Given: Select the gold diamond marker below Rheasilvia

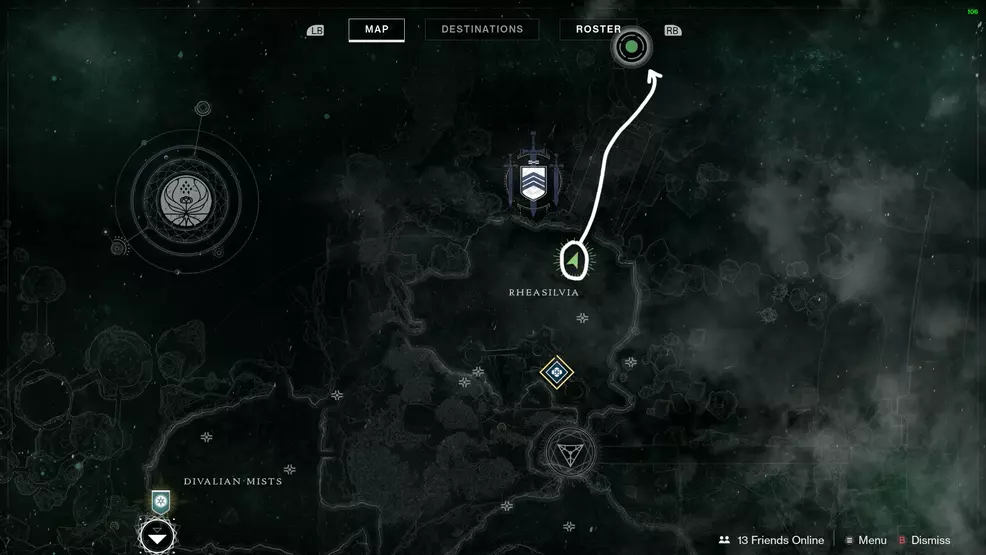Looking at the screenshot, I should 556,373.
